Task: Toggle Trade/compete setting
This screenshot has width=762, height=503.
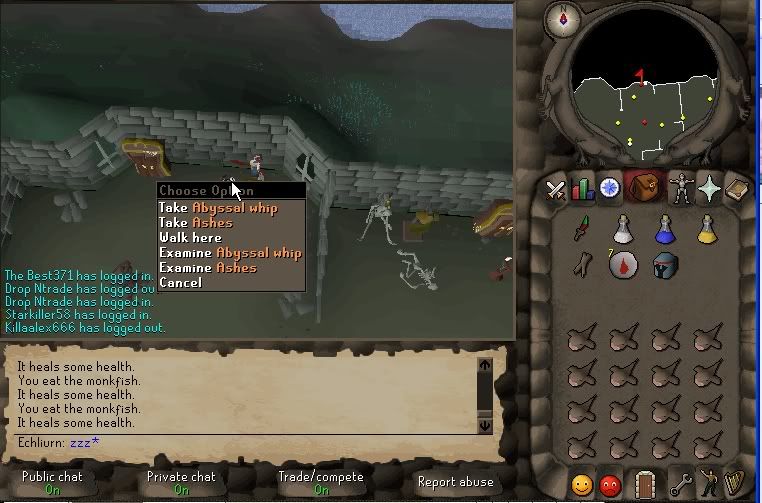Action: (321, 483)
